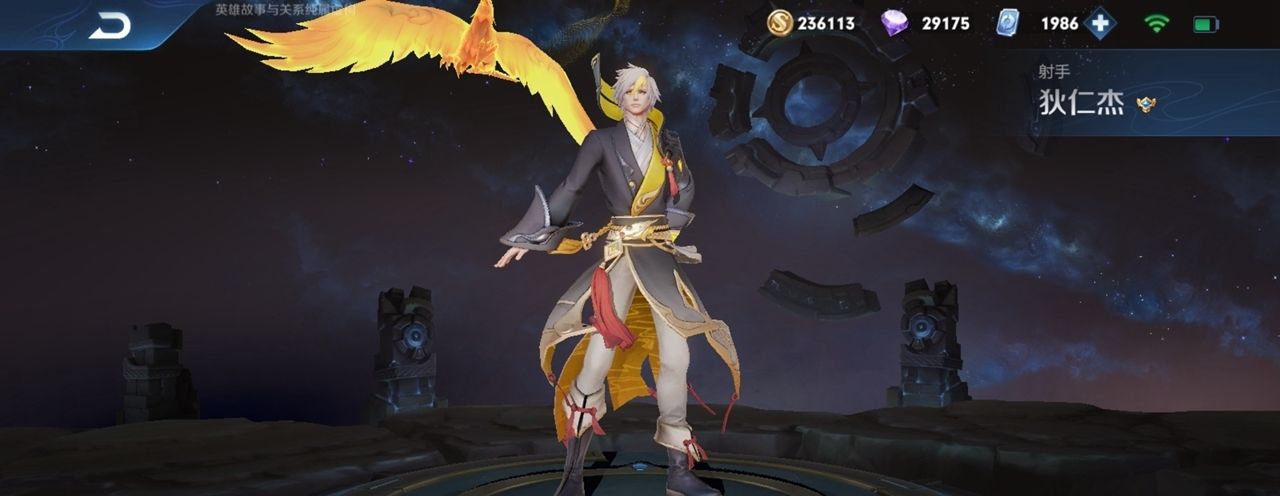Go back using the return arrow button

coord(109,26)
